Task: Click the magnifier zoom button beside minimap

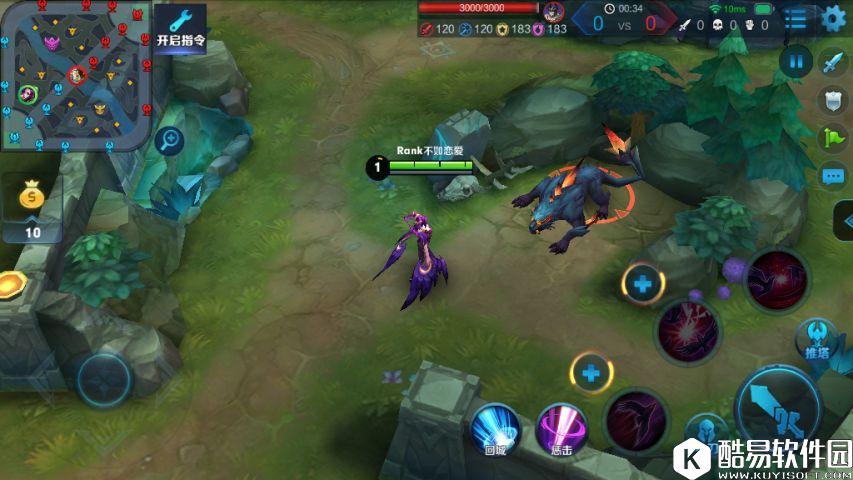Action: (x=170, y=140)
